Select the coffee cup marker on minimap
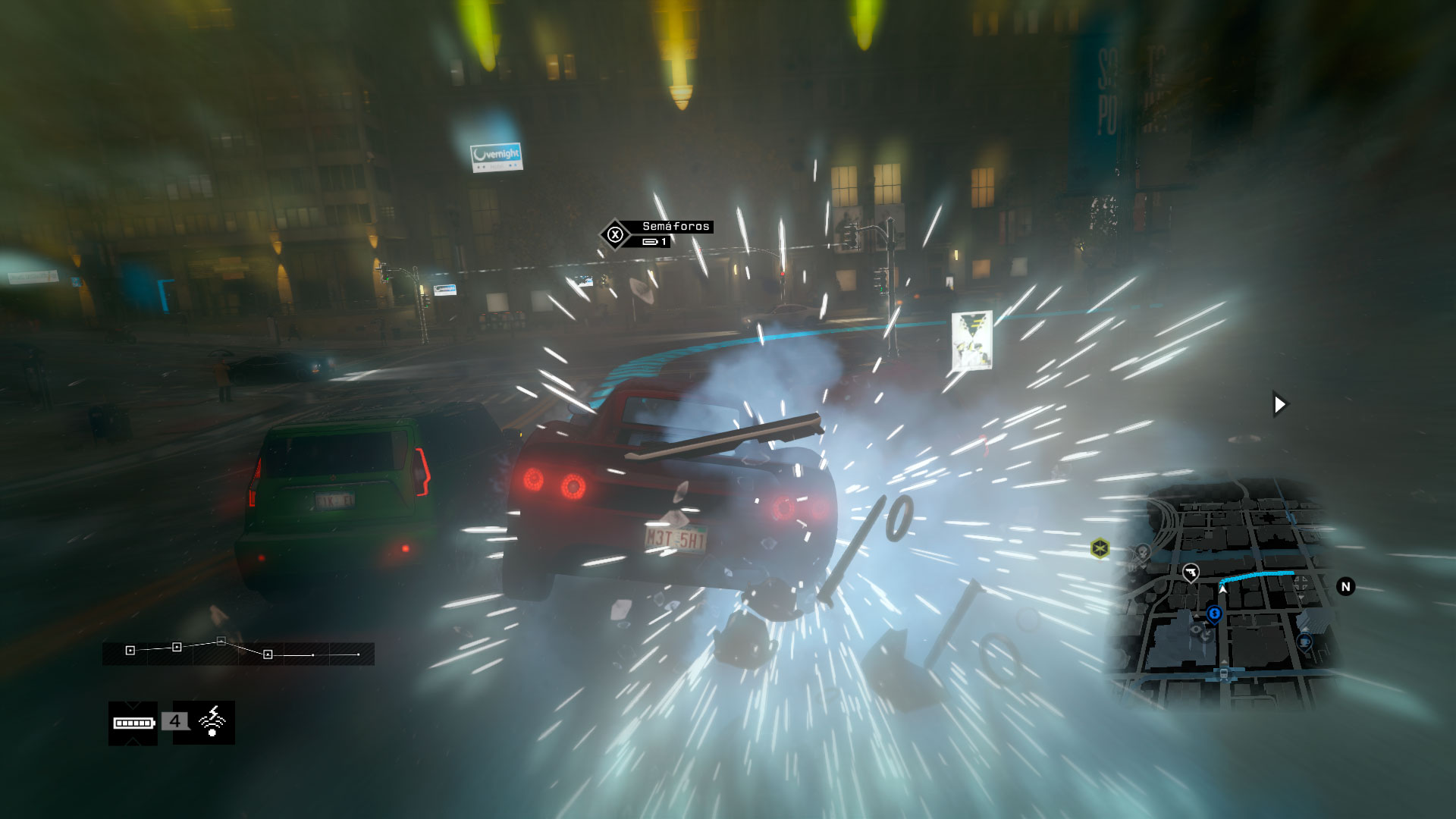 (x=1304, y=642)
